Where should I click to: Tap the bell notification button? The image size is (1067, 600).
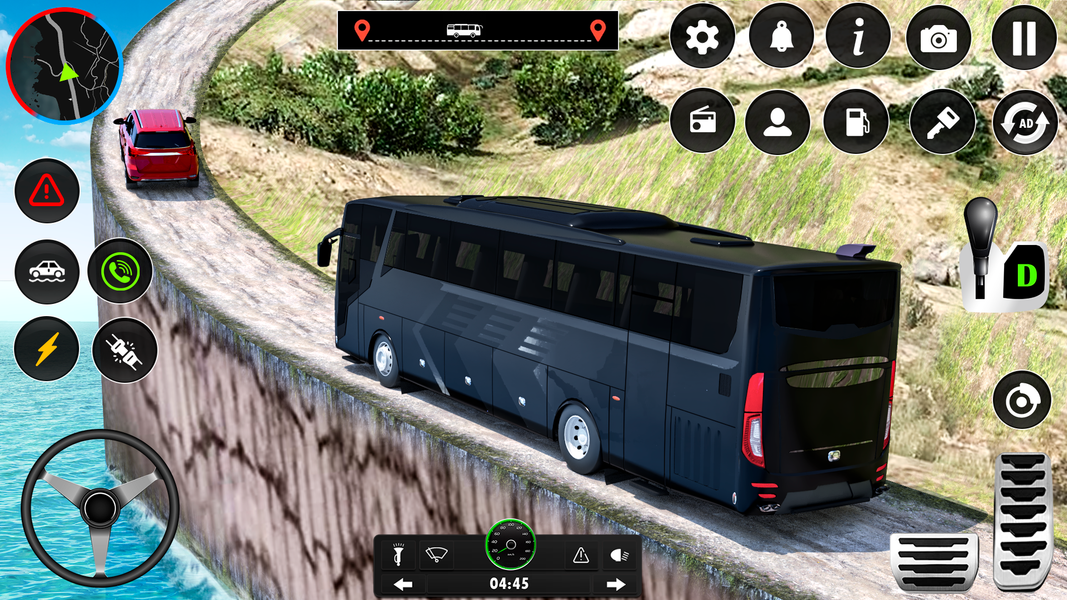click(x=780, y=37)
